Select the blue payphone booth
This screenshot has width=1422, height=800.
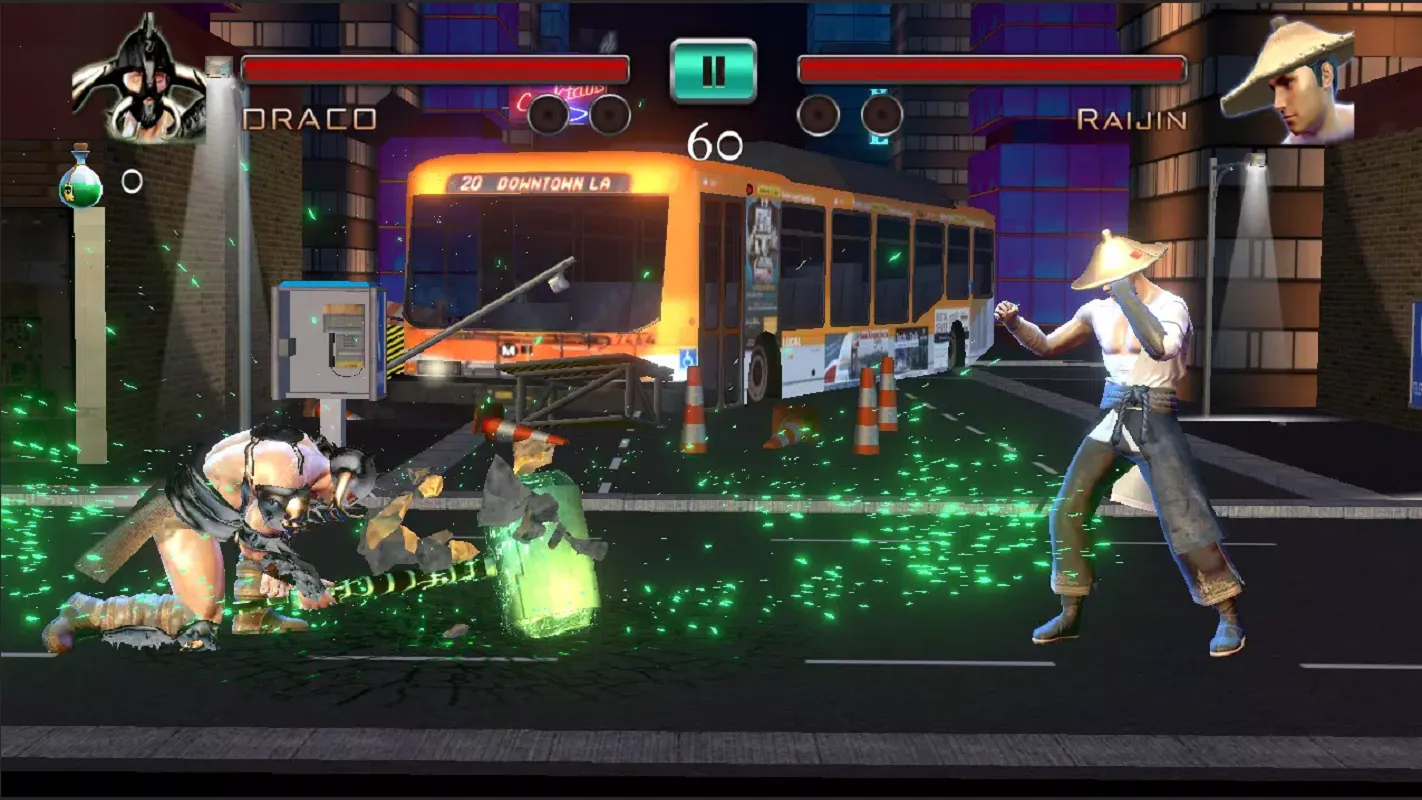coord(330,340)
